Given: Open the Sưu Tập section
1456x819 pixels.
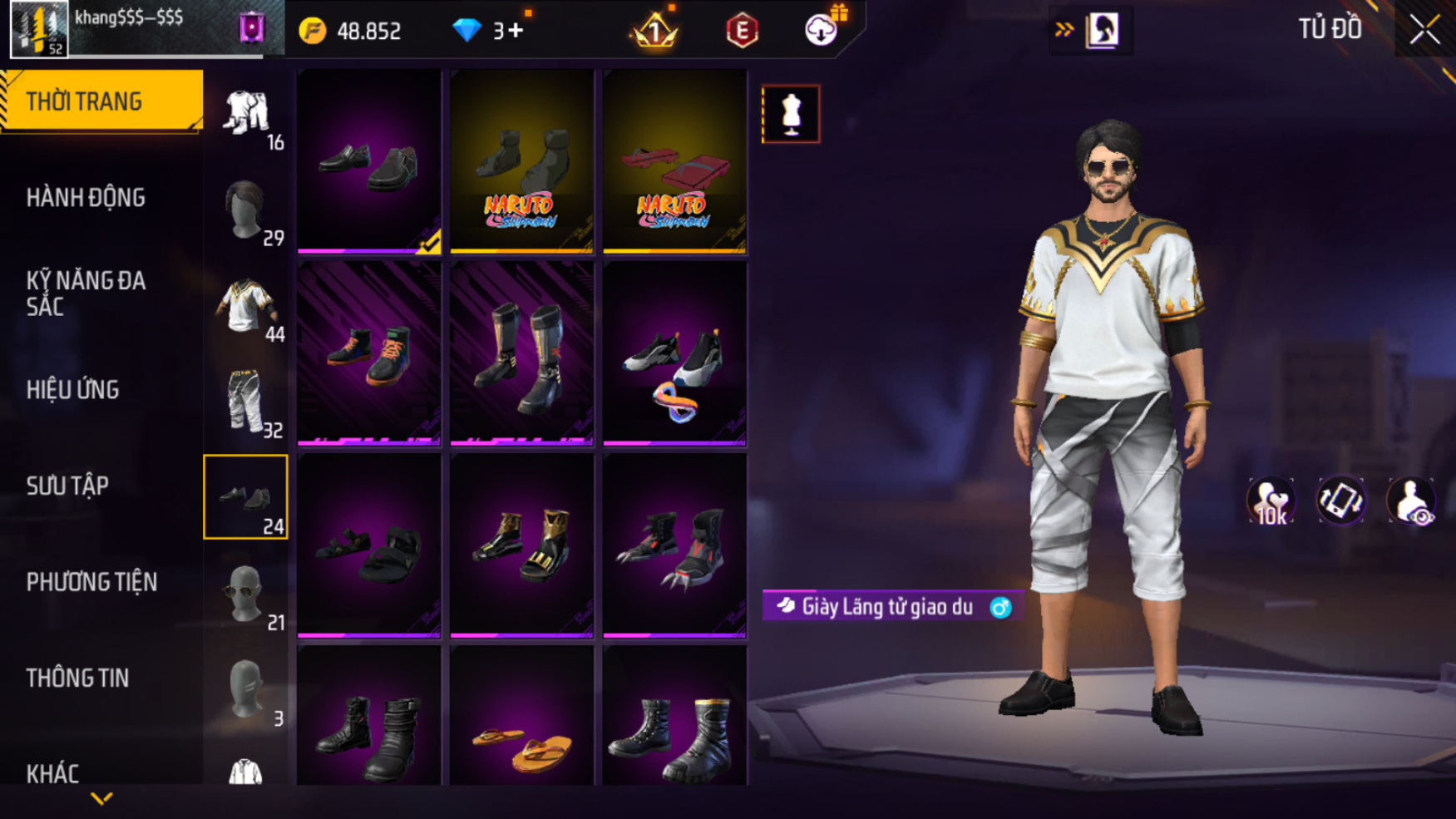Looking at the screenshot, I should (67, 486).
